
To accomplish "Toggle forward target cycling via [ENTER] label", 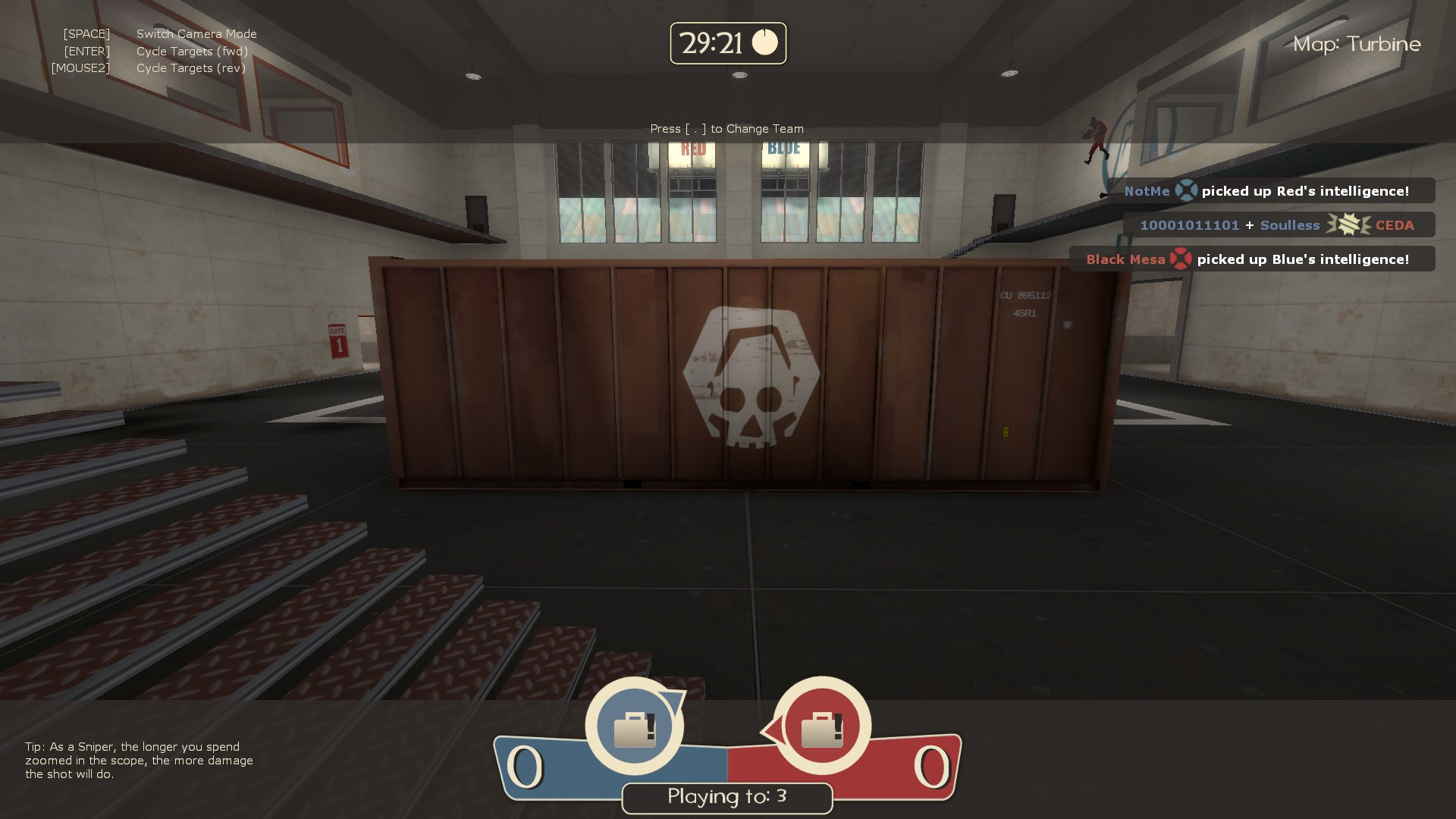I will (x=88, y=51).
